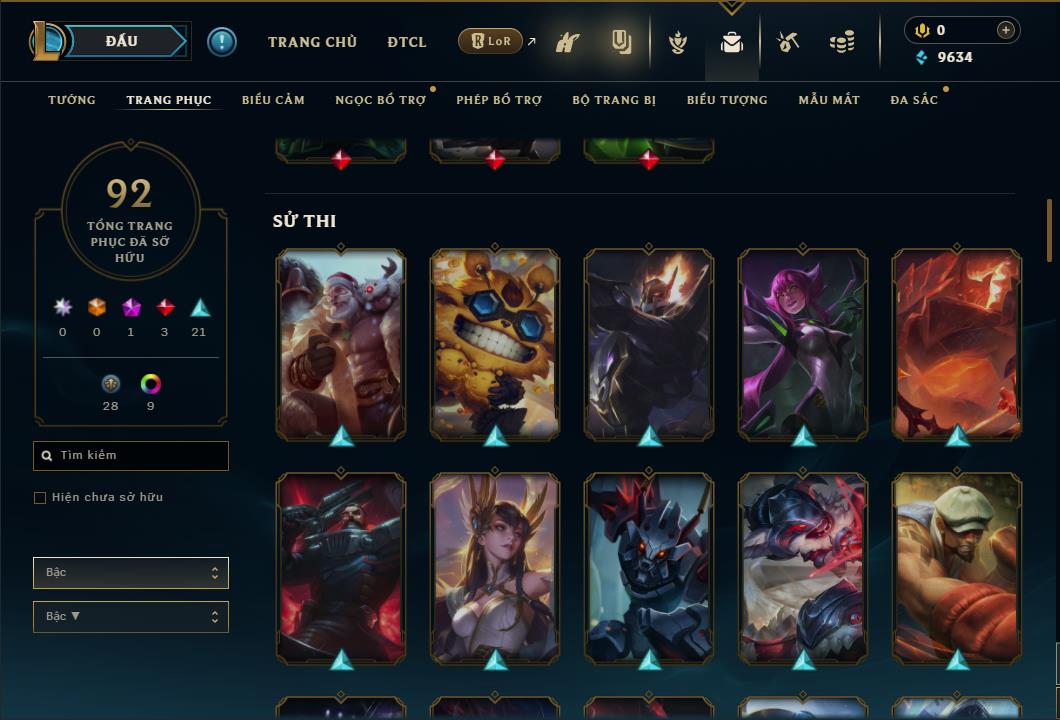Switch to the TƯỚNG tab
1060x720 pixels.
tap(72, 100)
